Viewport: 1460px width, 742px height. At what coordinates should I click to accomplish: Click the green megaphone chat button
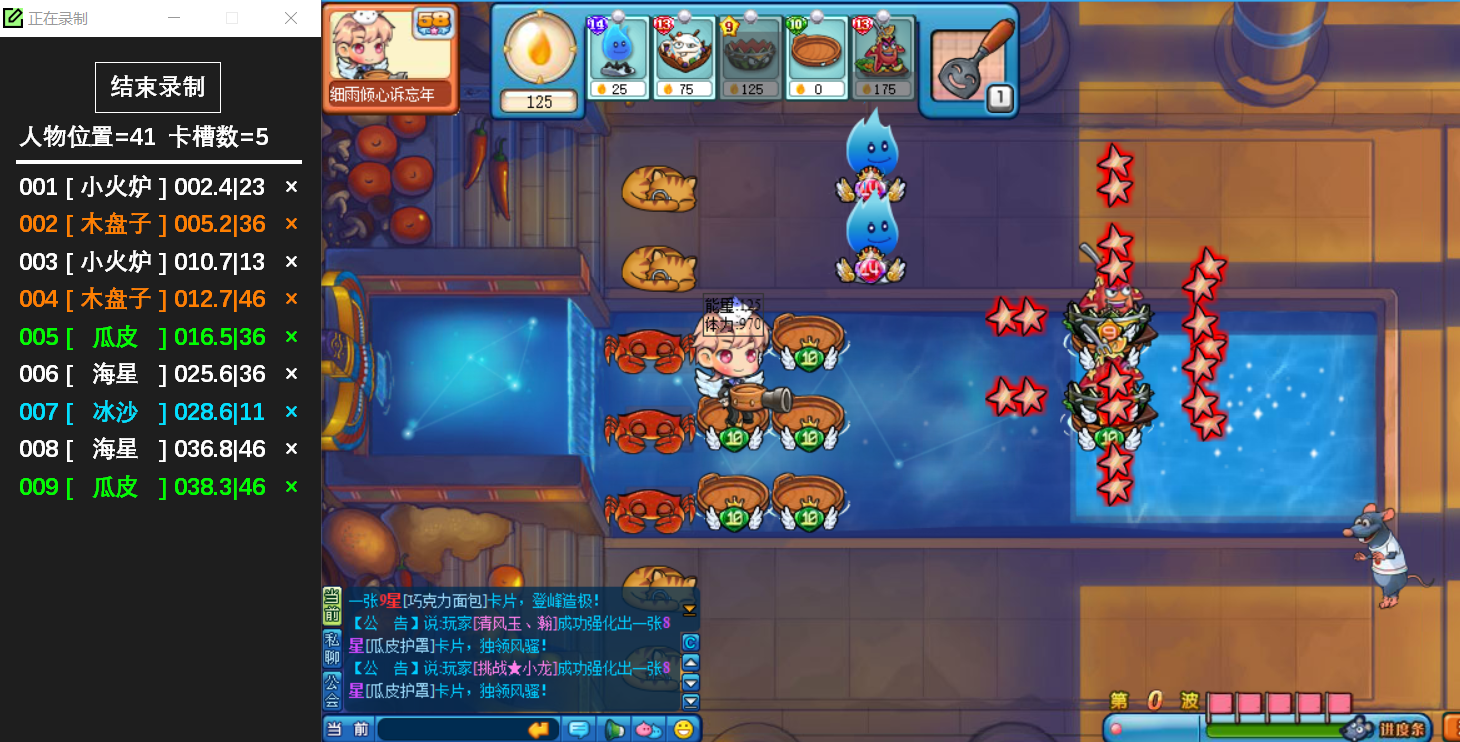[614, 729]
